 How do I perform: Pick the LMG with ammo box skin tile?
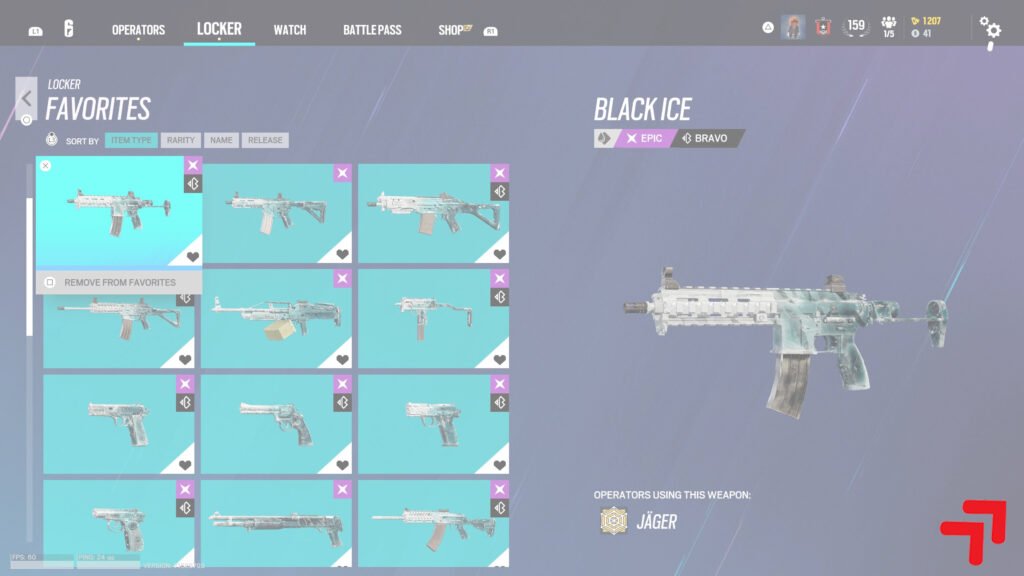tap(276, 318)
